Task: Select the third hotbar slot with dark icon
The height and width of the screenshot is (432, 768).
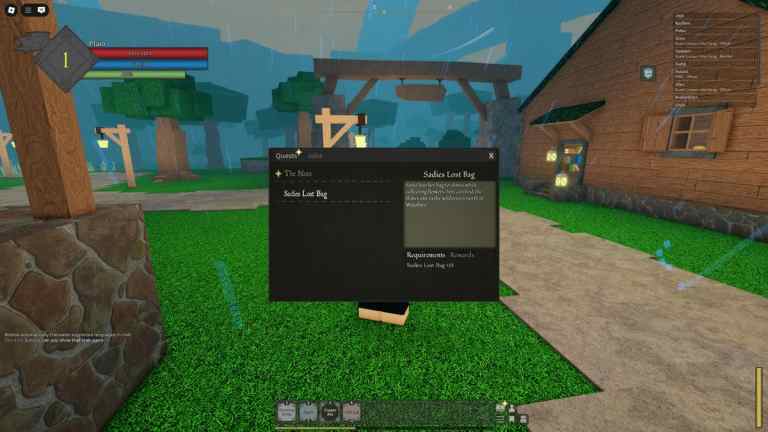Action: click(330, 411)
